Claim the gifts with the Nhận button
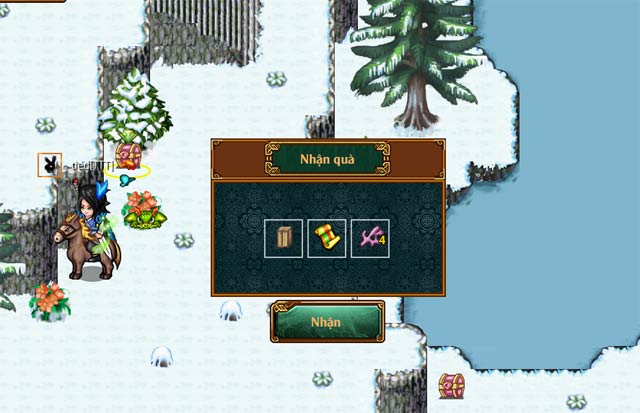 click(x=327, y=322)
